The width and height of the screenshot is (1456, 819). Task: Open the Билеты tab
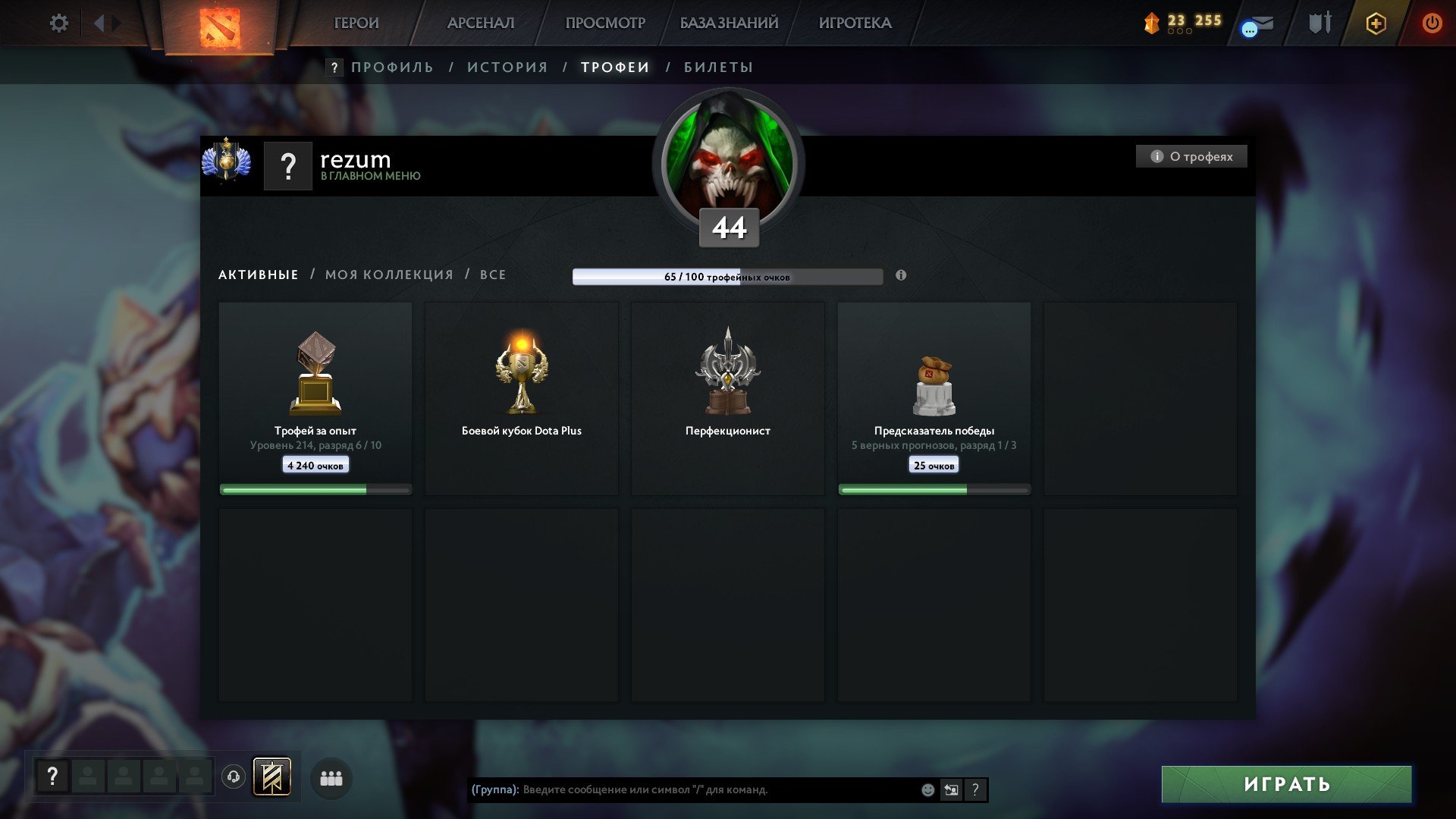tap(718, 67)
